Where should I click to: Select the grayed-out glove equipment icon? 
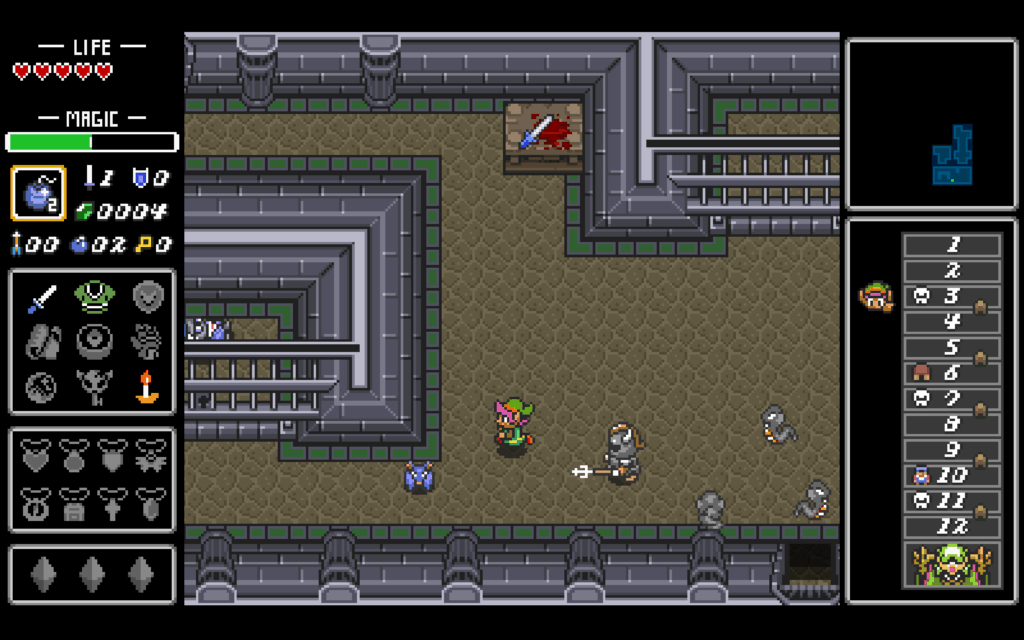(146, 341)
